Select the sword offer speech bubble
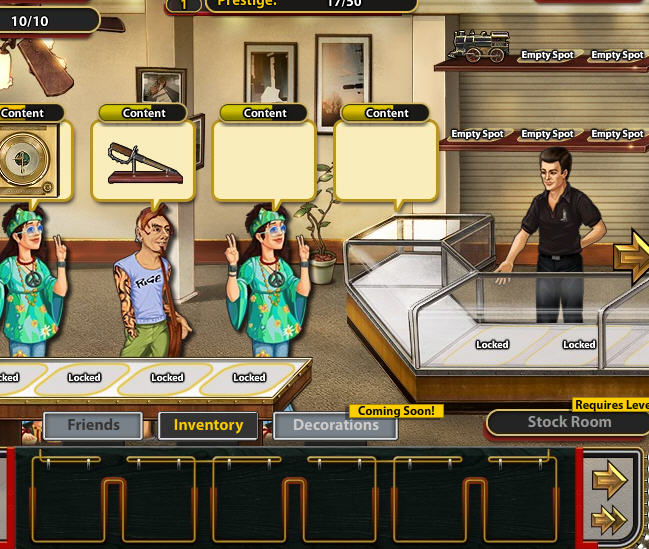 pyautogui.click(x=143, y=160)
